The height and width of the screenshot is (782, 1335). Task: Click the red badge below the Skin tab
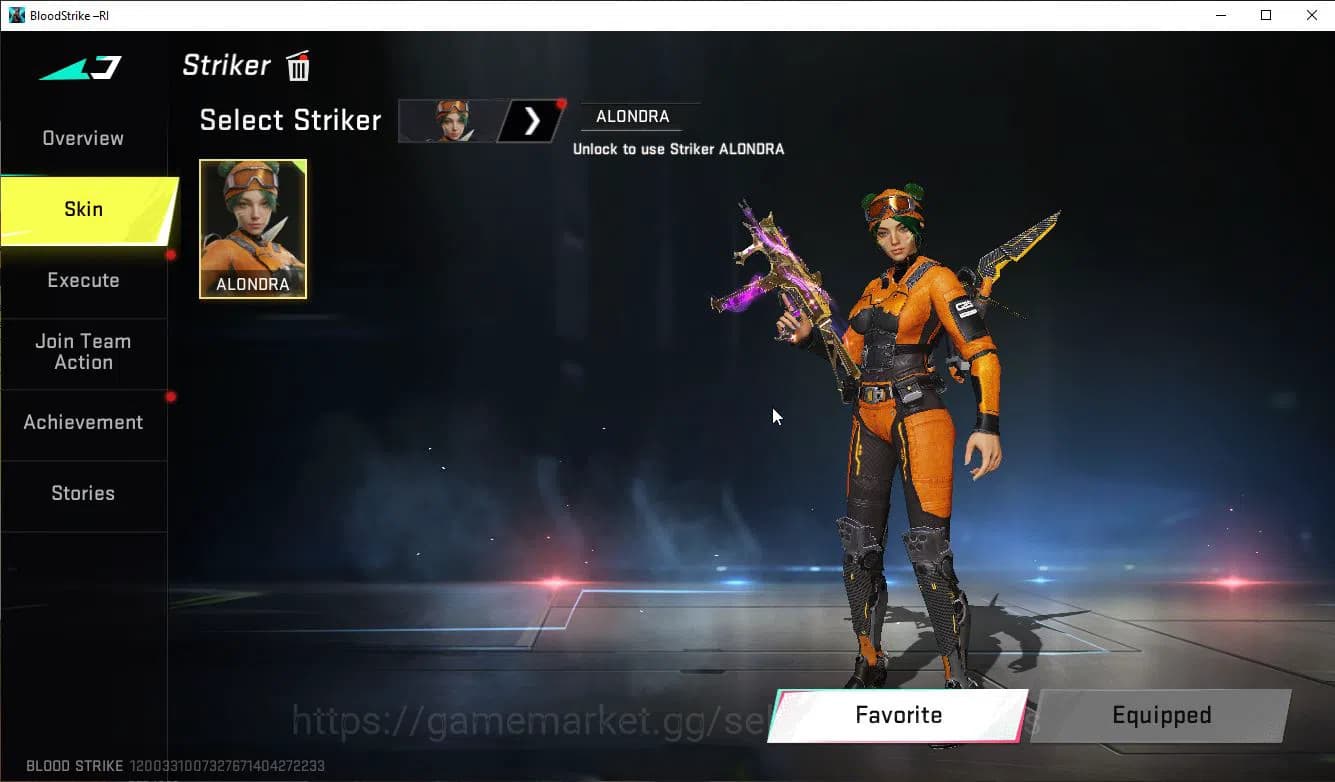(x=171, y=255)
